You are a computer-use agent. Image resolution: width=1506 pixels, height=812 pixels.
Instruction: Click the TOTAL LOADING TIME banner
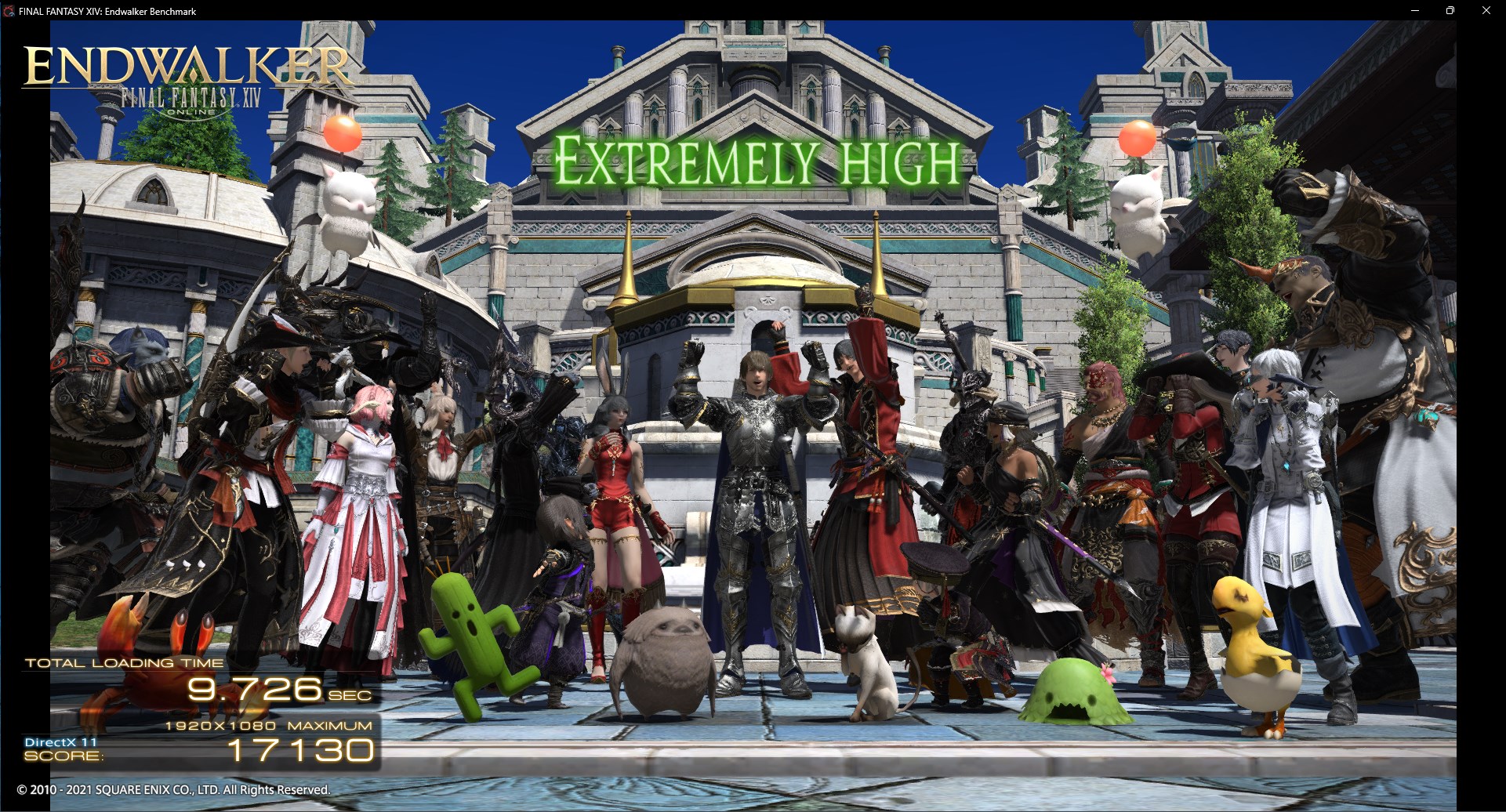(124, 662)
